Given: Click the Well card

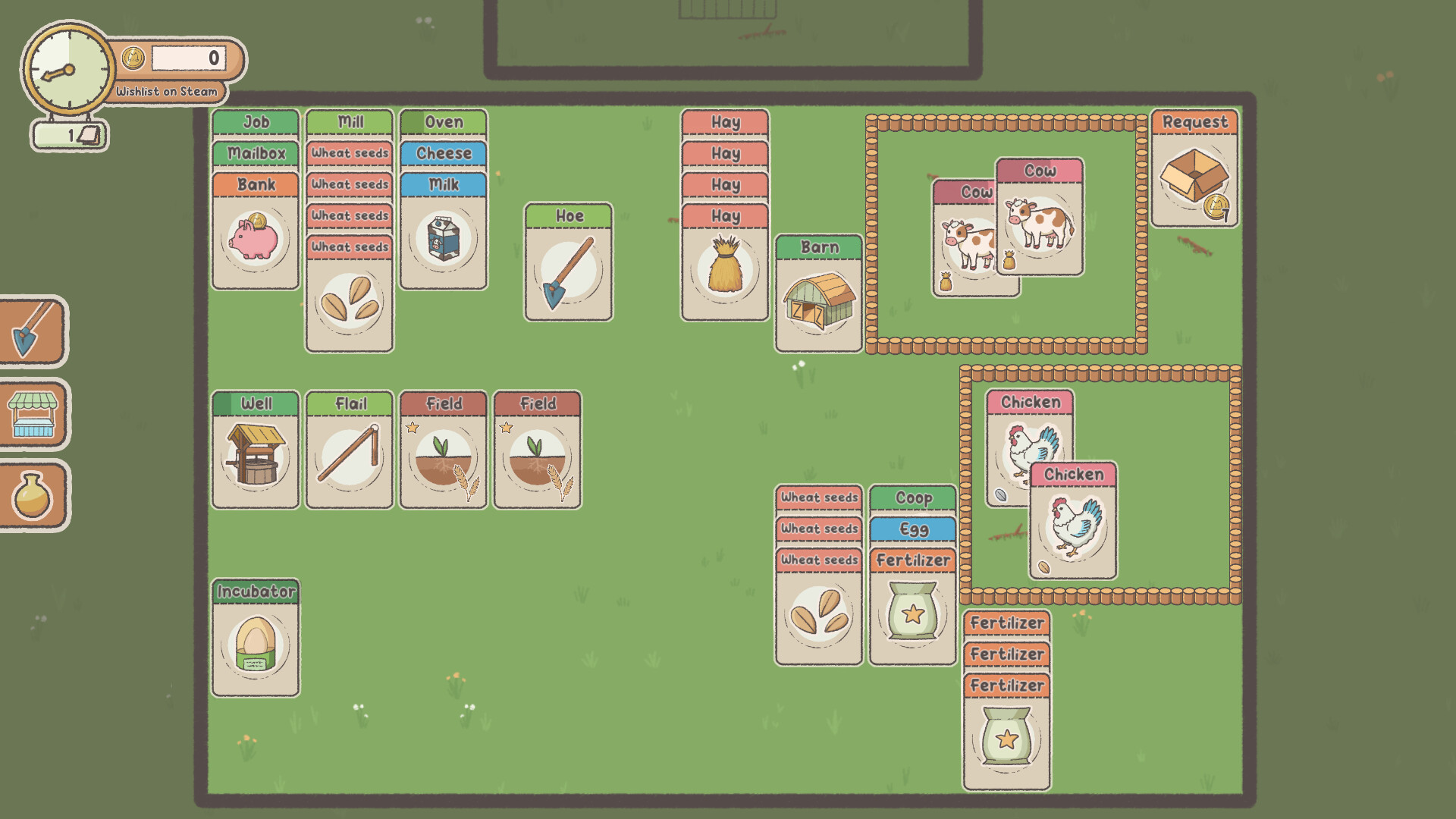Looking at the screenshot, I should [x=255, y=450].
